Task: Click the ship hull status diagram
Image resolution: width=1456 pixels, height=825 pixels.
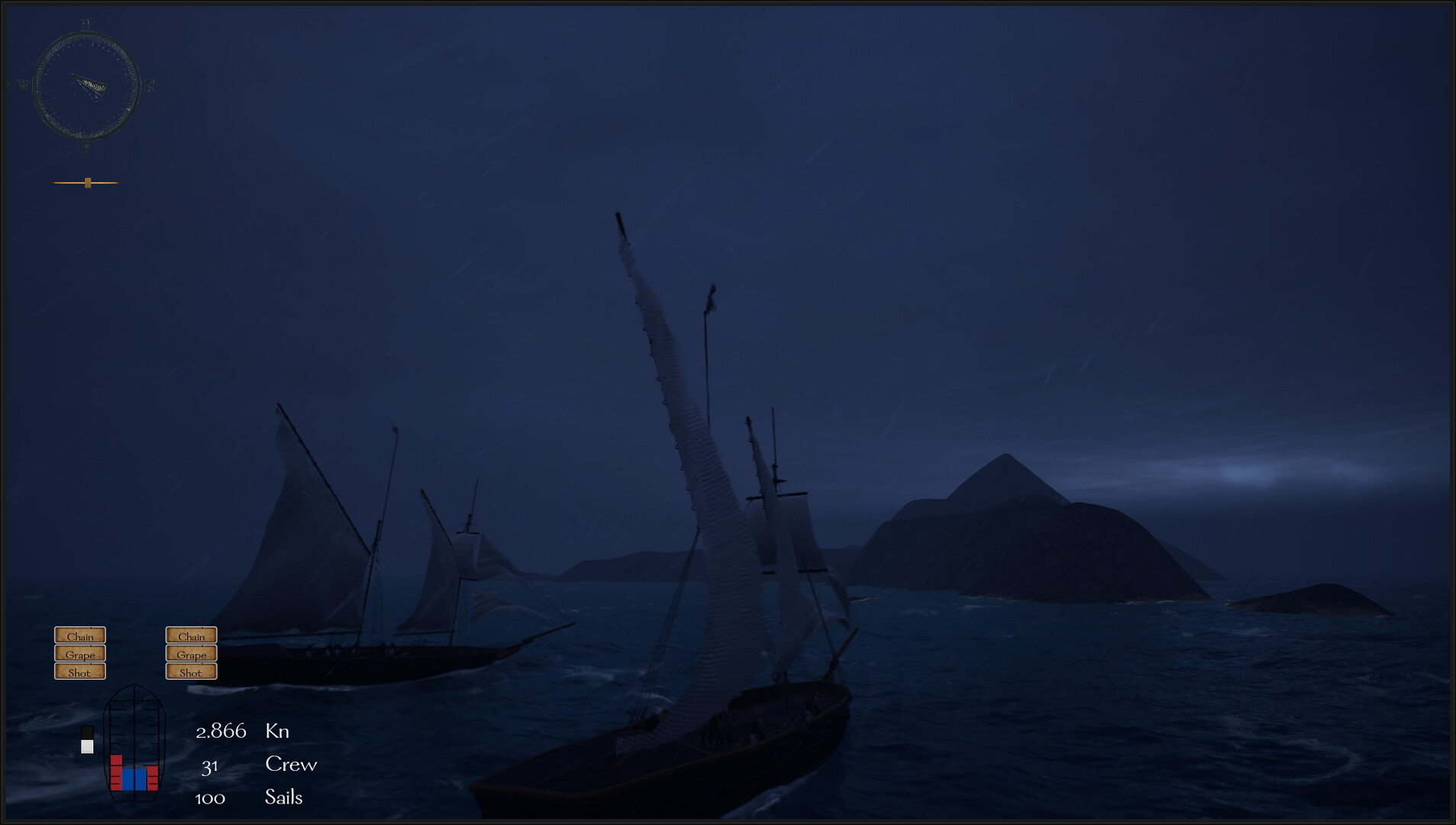Action: point(134,743)
